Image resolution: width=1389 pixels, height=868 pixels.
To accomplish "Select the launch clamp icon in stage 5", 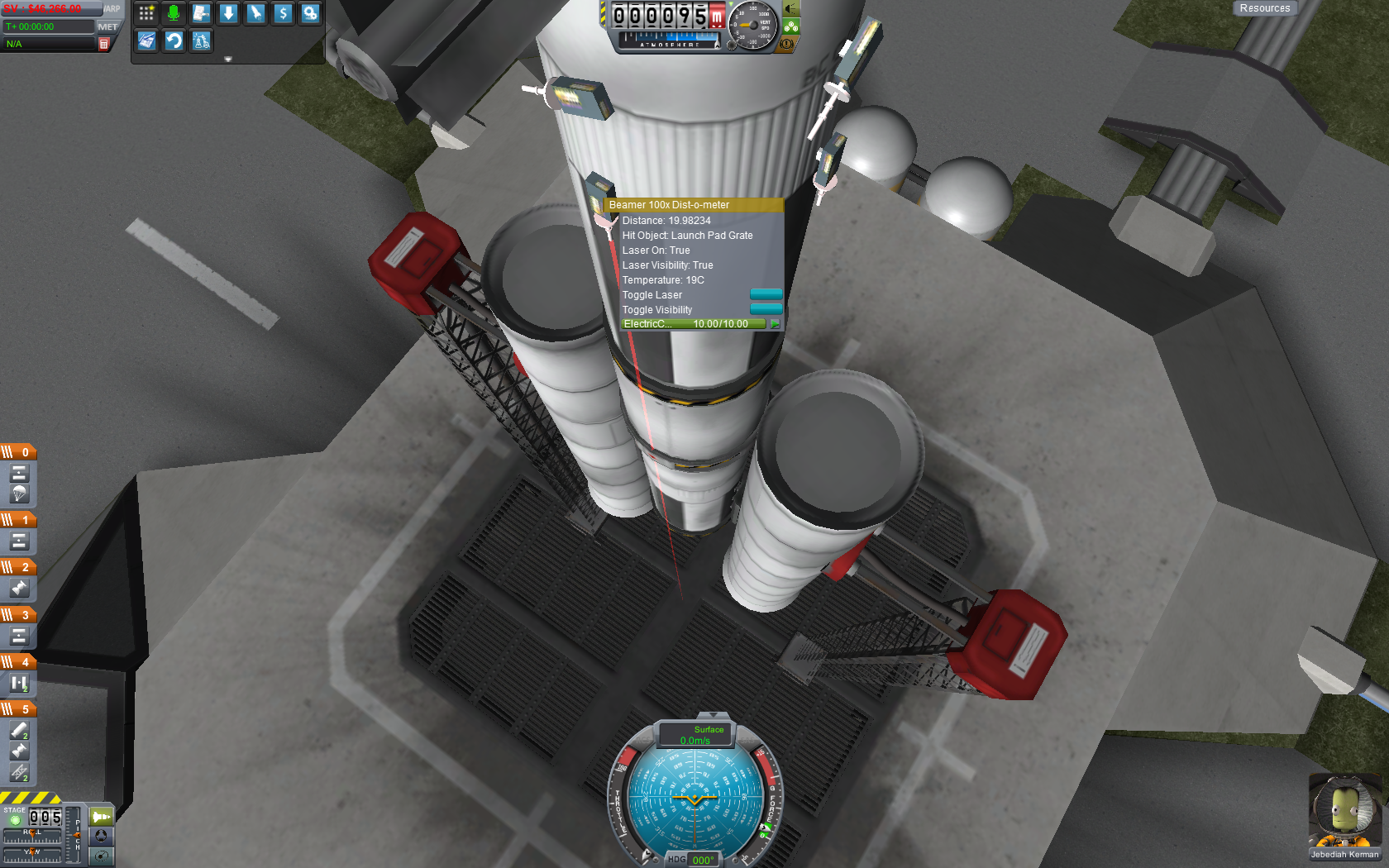I will (19, 772).
